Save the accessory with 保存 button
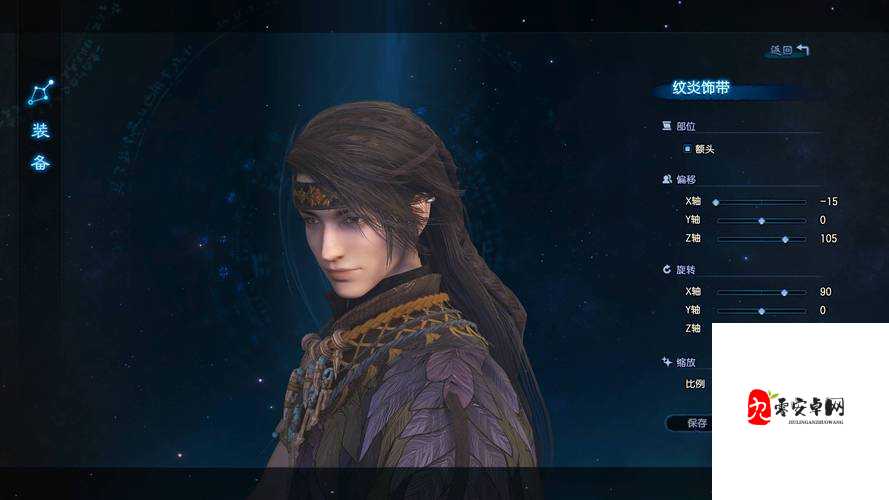 [x=692, y=423]
